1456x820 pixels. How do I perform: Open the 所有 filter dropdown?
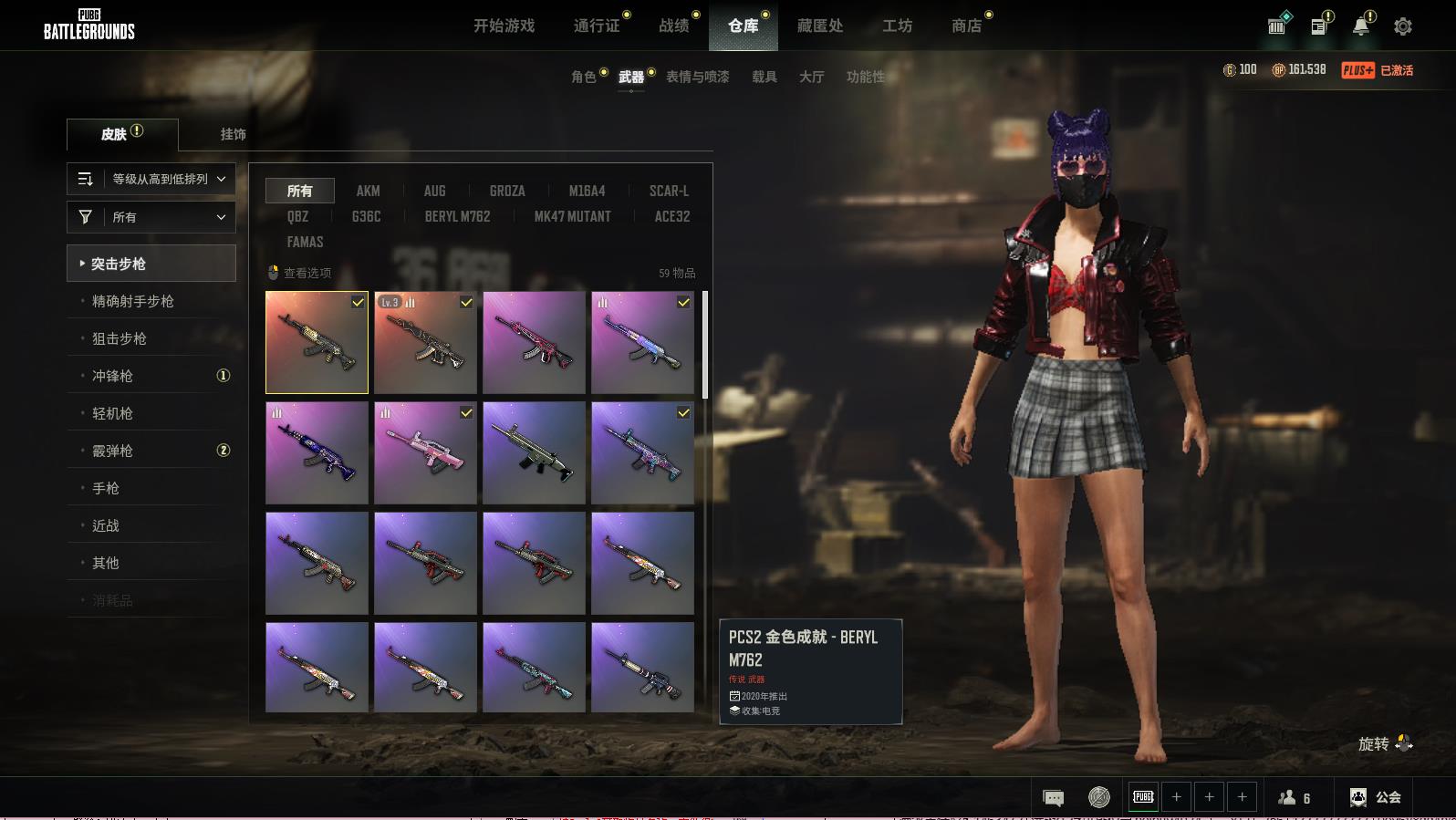(151, 217)
